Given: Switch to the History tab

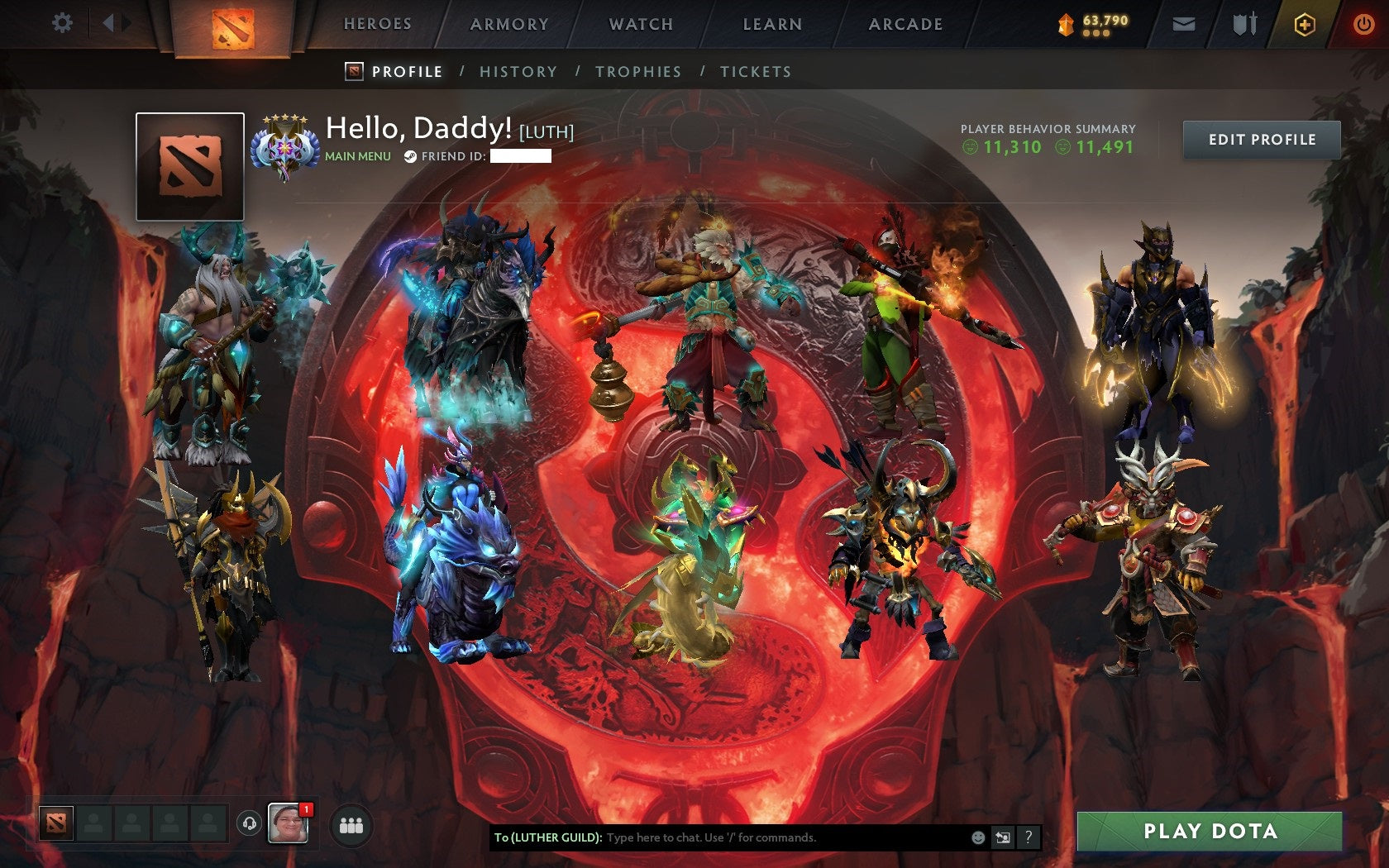Looking at the screenshot, I should click(517, 72).
